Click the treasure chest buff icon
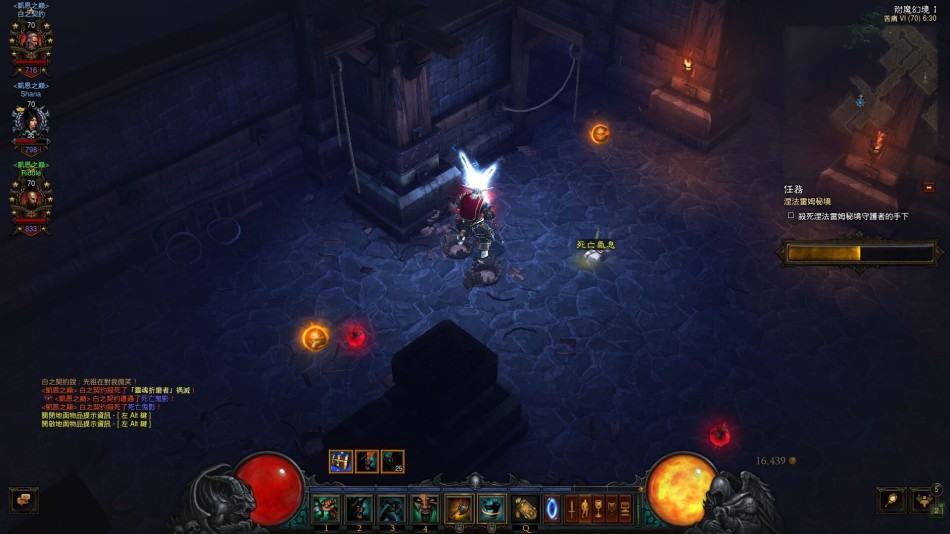The image size is (950, 534). 341,461
